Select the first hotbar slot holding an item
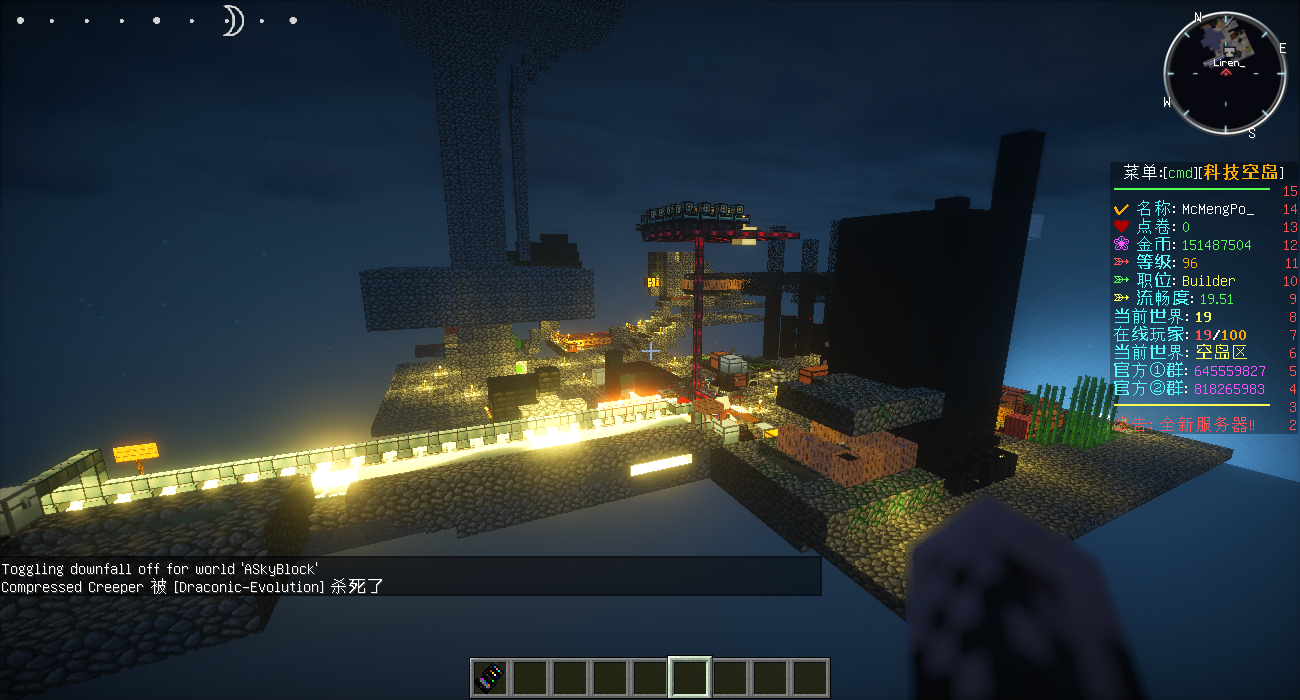This screenshot has height=700, width=1300. tap(490, 677)
